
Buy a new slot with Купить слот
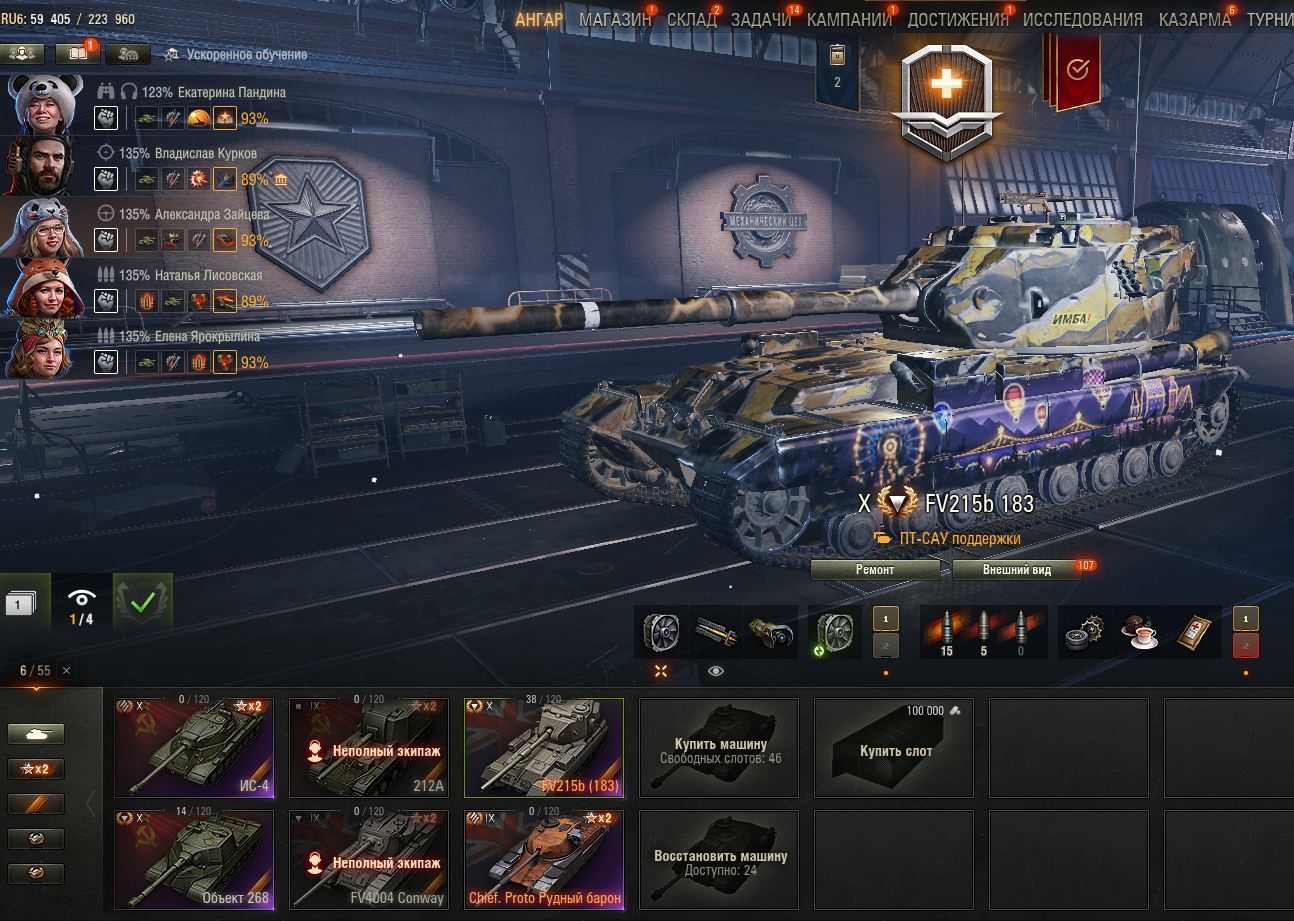(x=894, y=747)
